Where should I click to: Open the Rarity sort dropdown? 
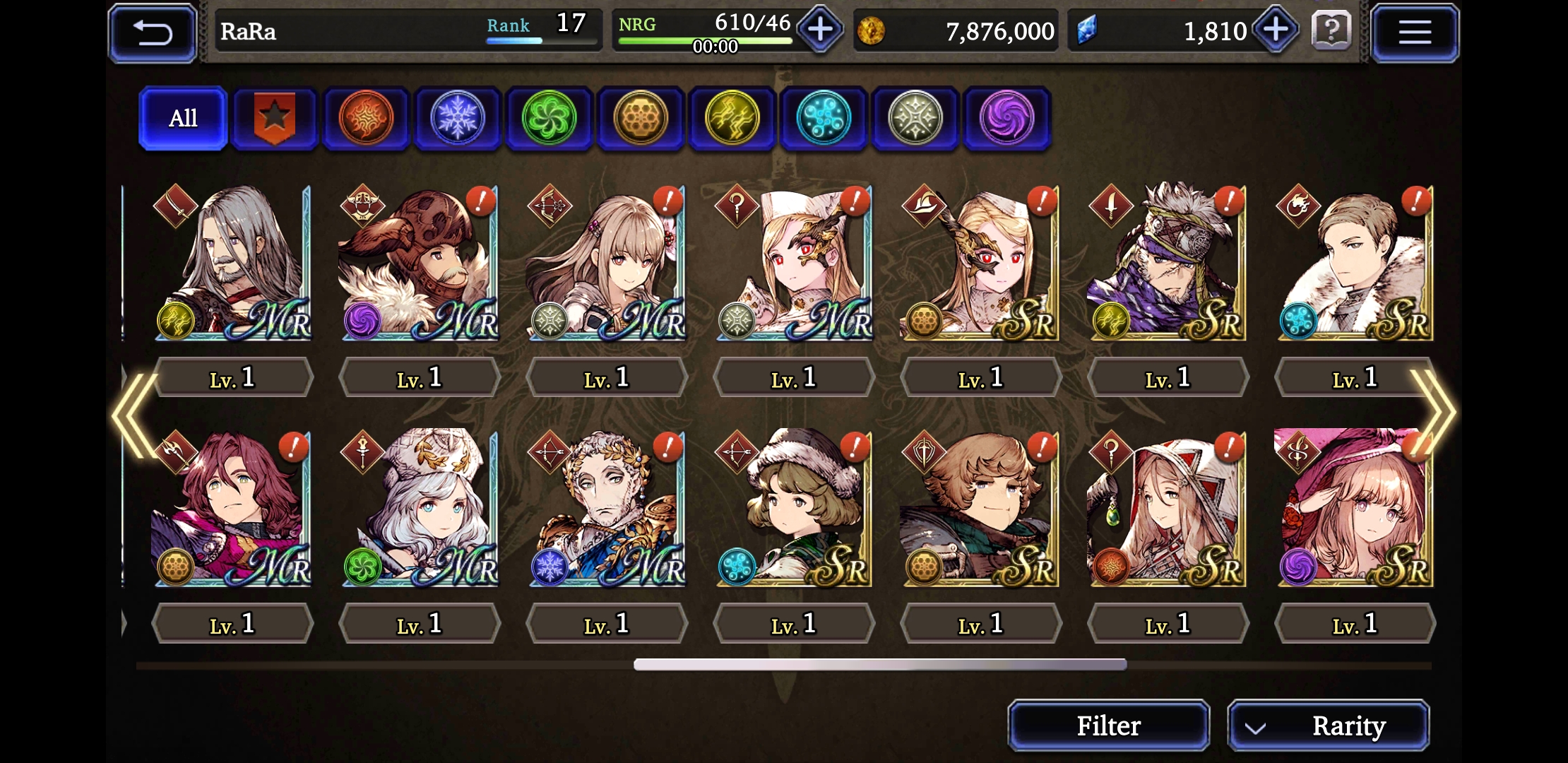1329,726
